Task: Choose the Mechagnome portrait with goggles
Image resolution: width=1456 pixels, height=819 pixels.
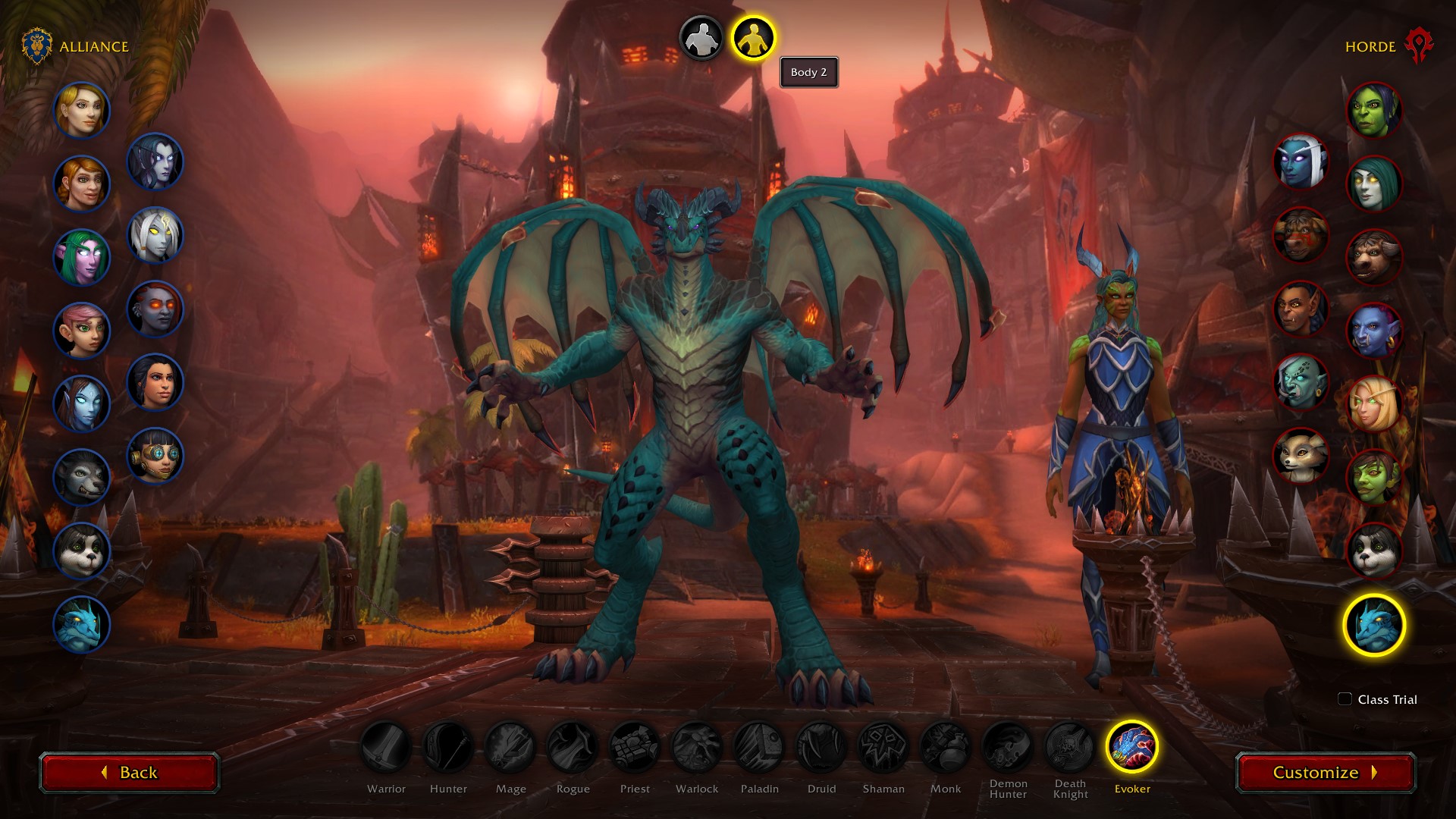Action: [x=155, y=456]
